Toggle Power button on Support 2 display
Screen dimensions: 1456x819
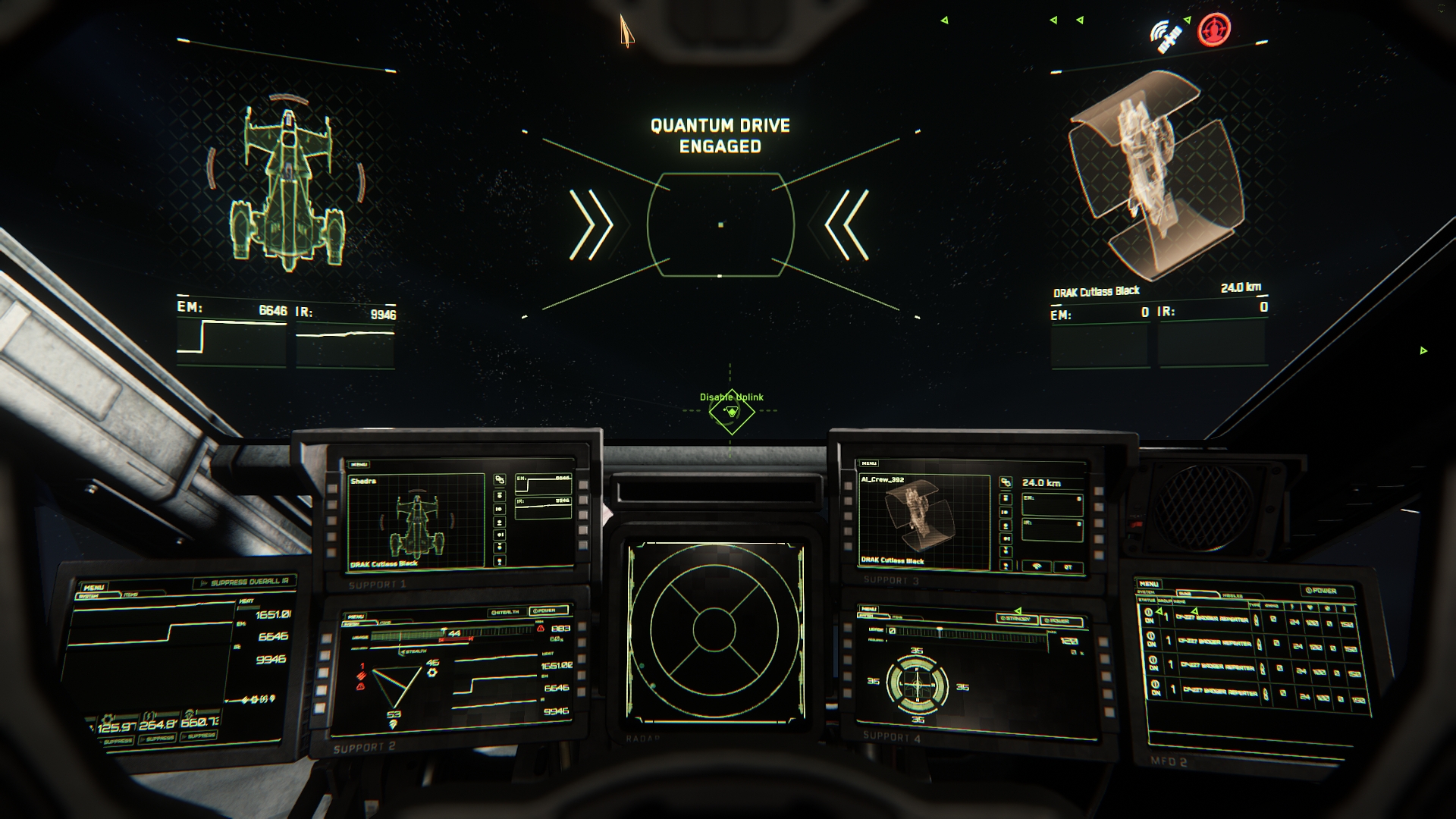548,610
